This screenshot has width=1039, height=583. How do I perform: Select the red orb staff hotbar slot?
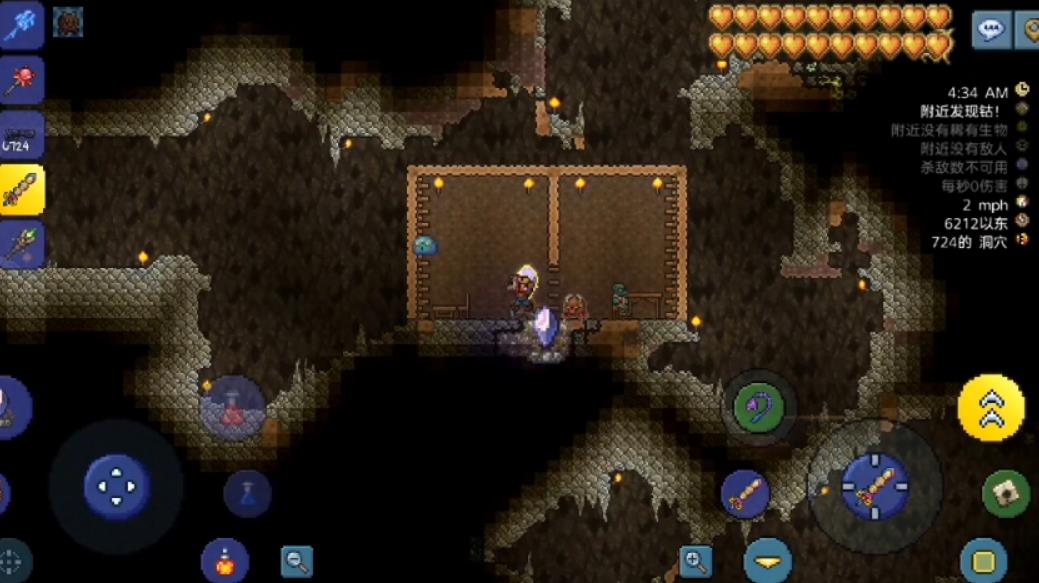coord(21,81)
